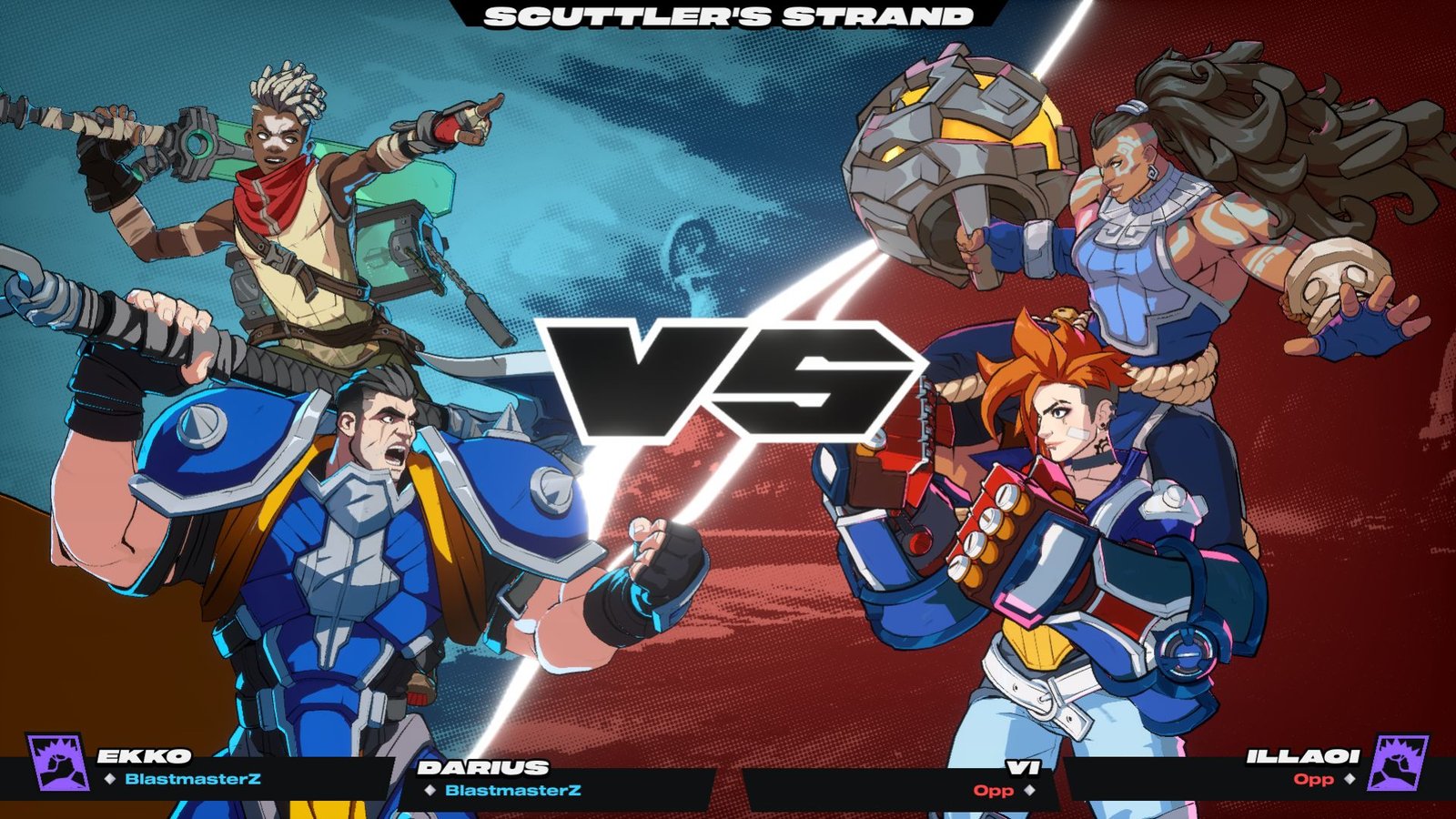Click the diamond icon beside BlastmasterZ under Ekko

pyautogui.click(x=112, y=778)
